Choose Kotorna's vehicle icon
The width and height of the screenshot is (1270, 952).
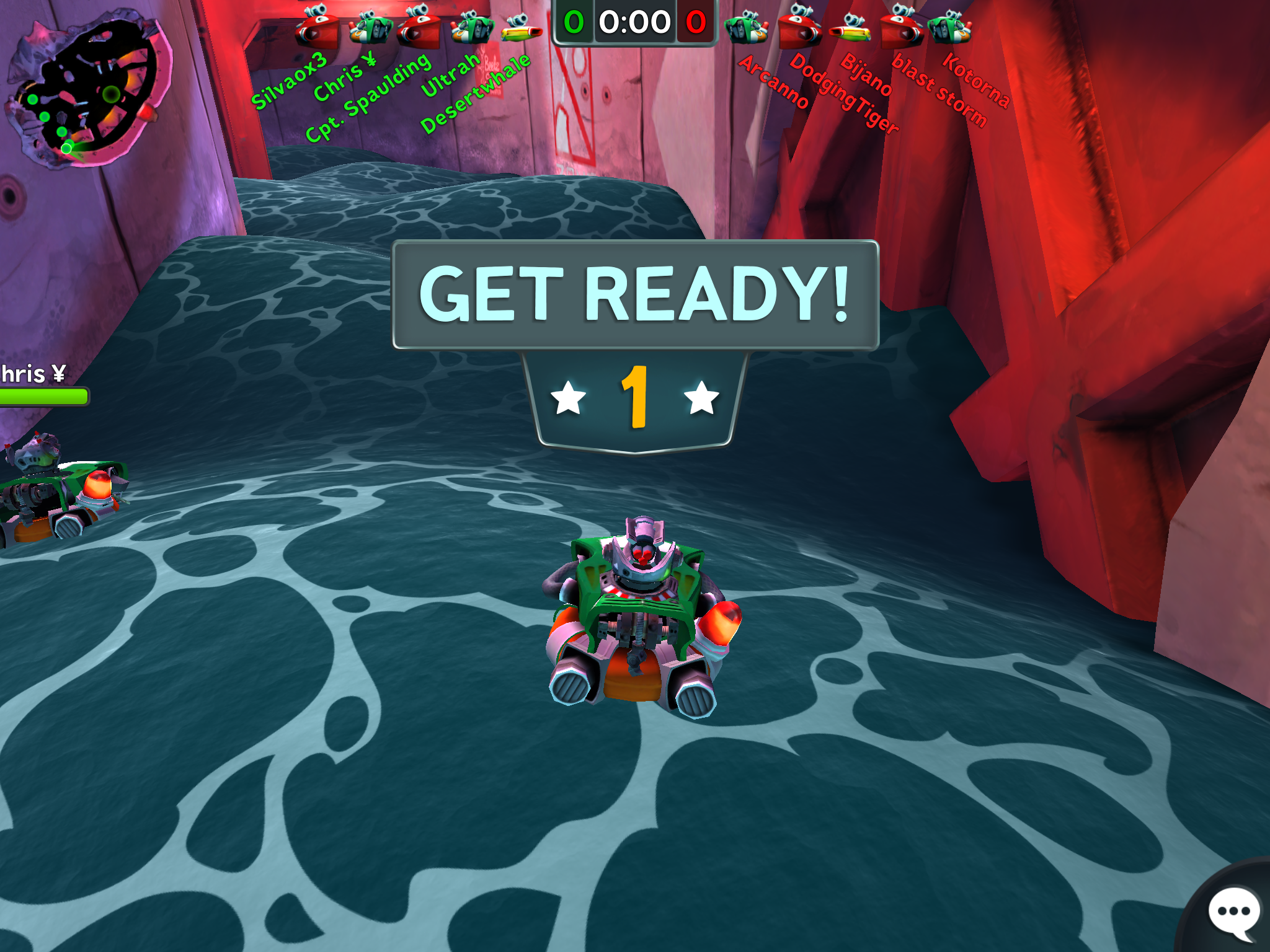pyautogui.click(x=949, y=28)
